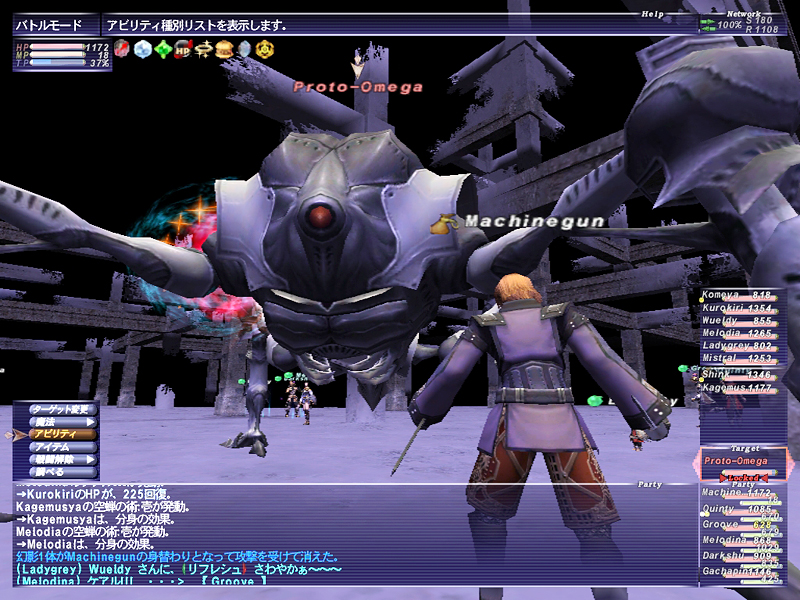This screenshot has width=800, height=600.
Task: Click the hamburger food status icon
Action: 224,49
